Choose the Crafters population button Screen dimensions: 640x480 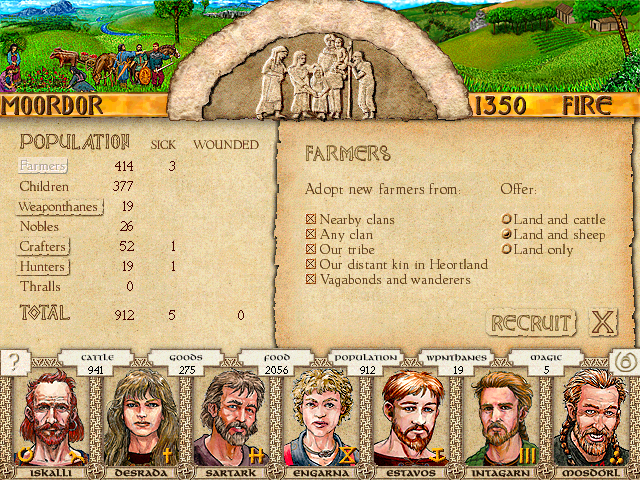pyautogui.click(x=44, y=247)
